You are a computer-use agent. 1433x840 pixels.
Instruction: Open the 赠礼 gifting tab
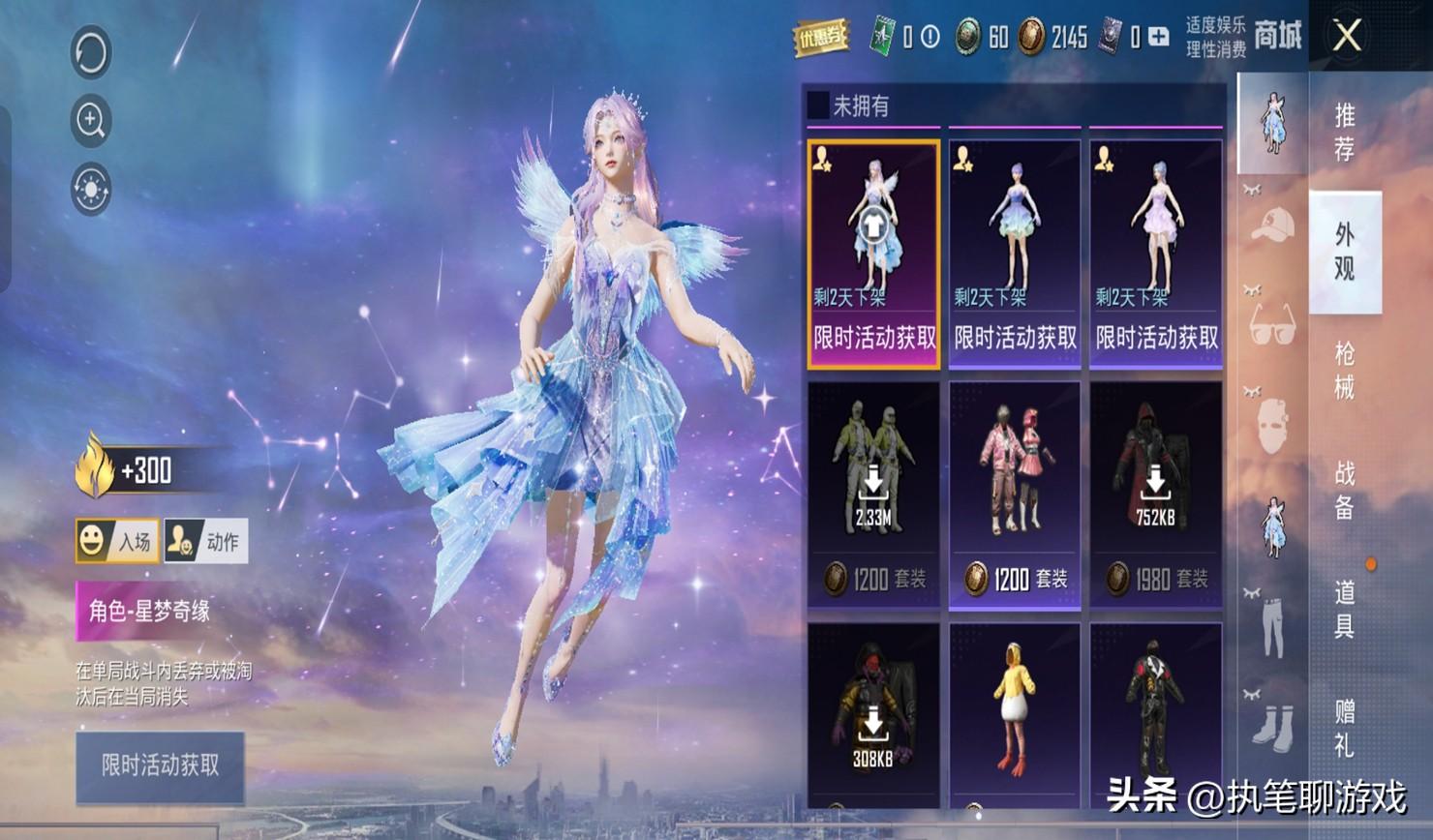click(x=1345, y=728)
